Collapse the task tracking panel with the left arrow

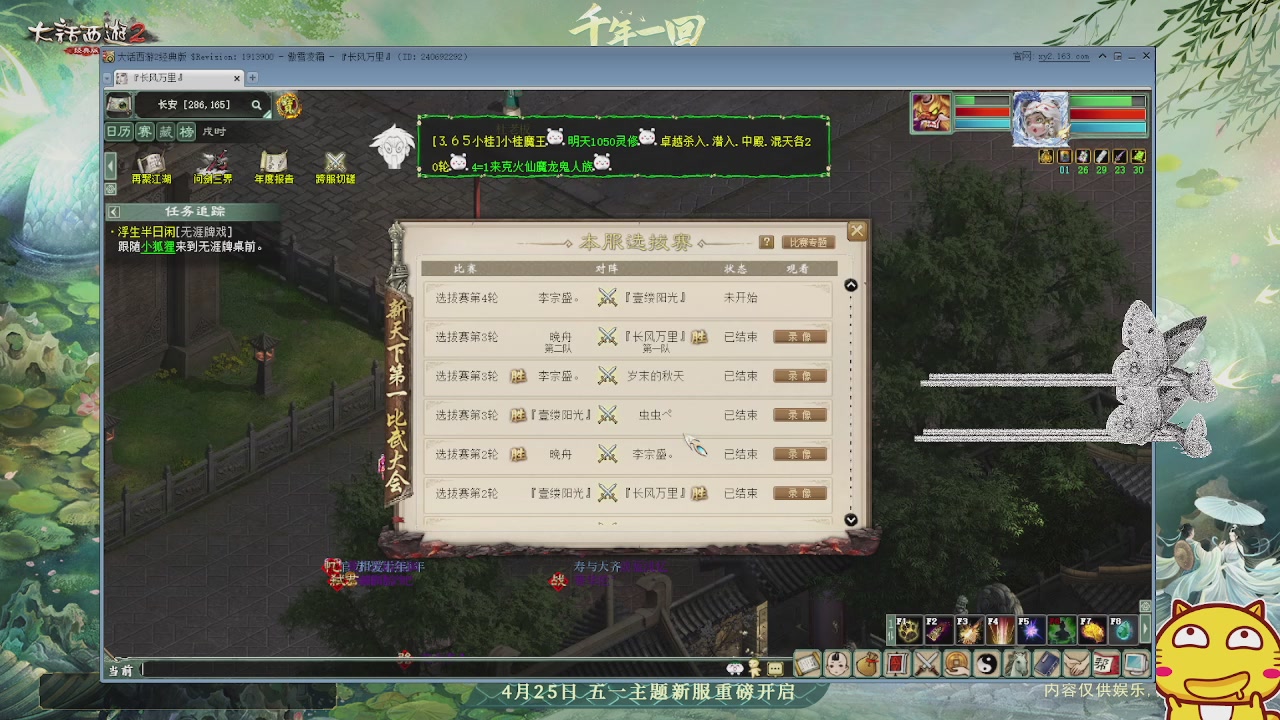[114, 211]
